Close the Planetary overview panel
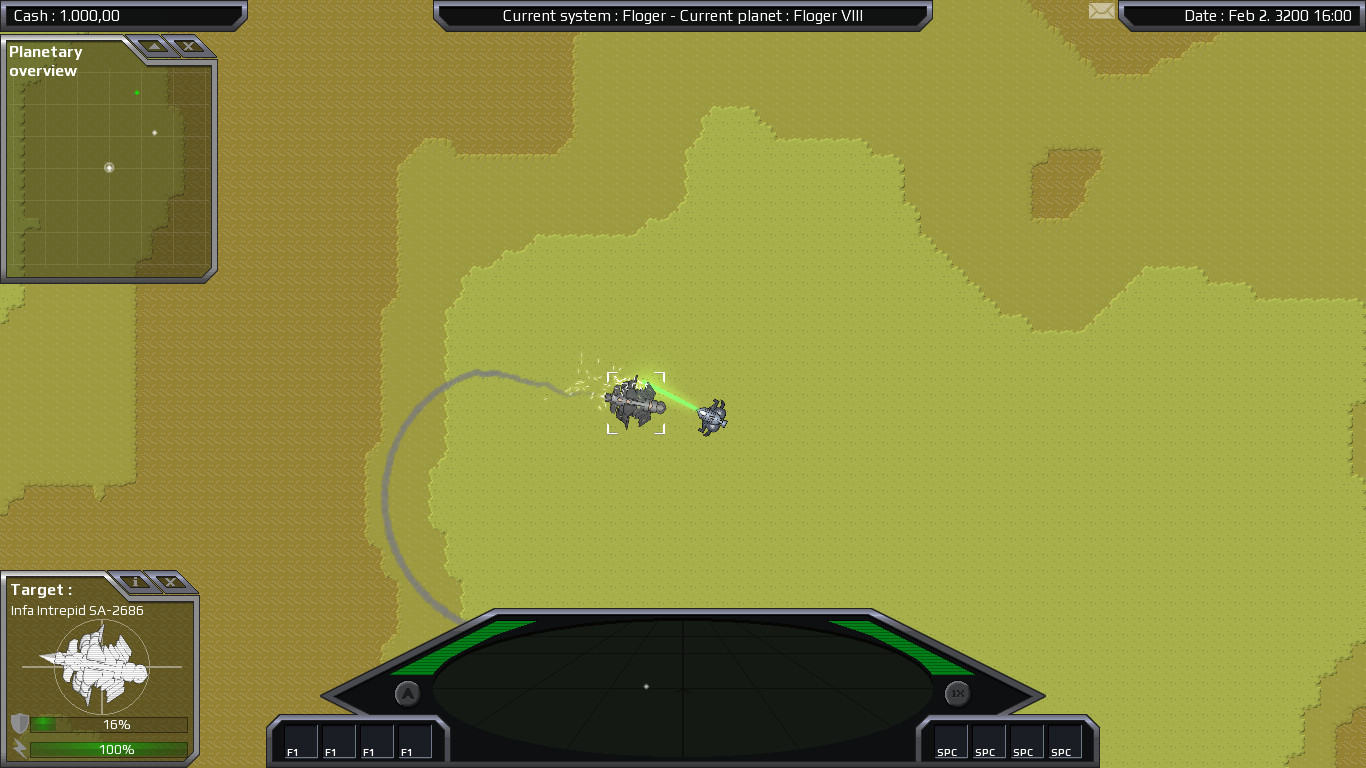 coord(187,46)
